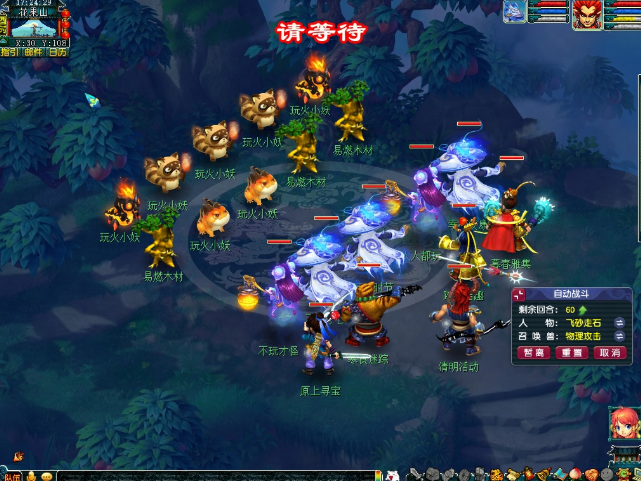This screenshot has height=481, width=641.
Task: Switch the character skill 飞砂走石
Action: [620, 323]
